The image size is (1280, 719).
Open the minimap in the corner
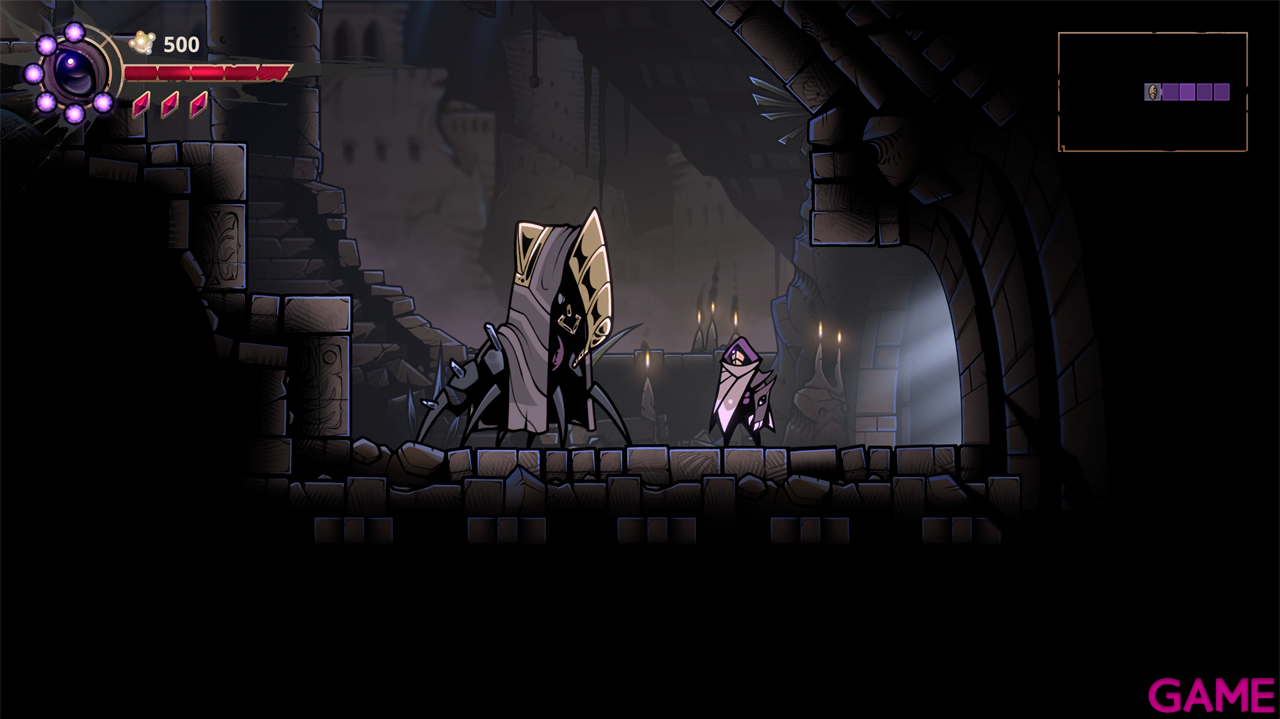(1152, 92)
